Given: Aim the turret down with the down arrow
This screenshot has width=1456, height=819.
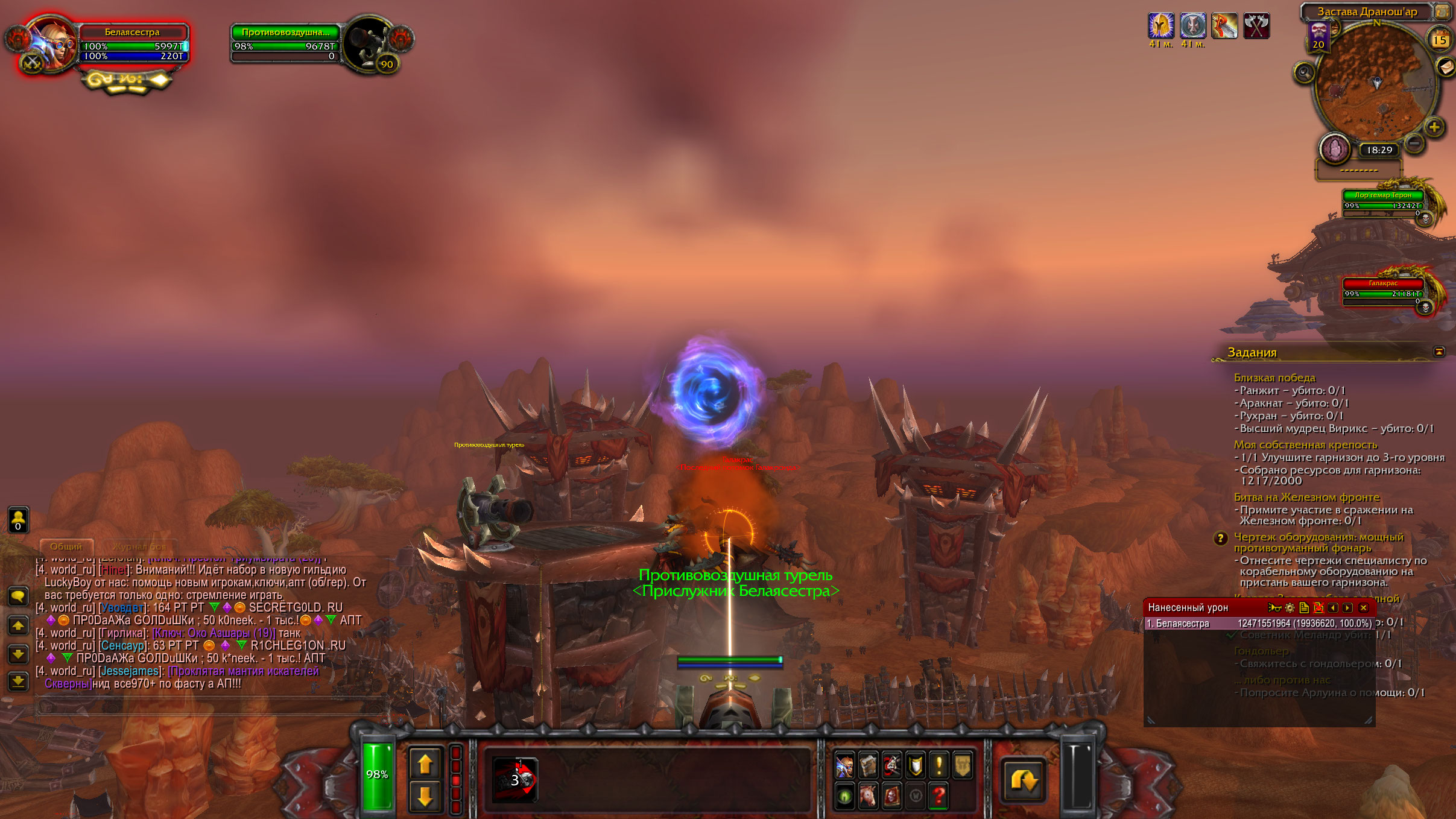Looking at the screenshot, I should tap(425, 796).
